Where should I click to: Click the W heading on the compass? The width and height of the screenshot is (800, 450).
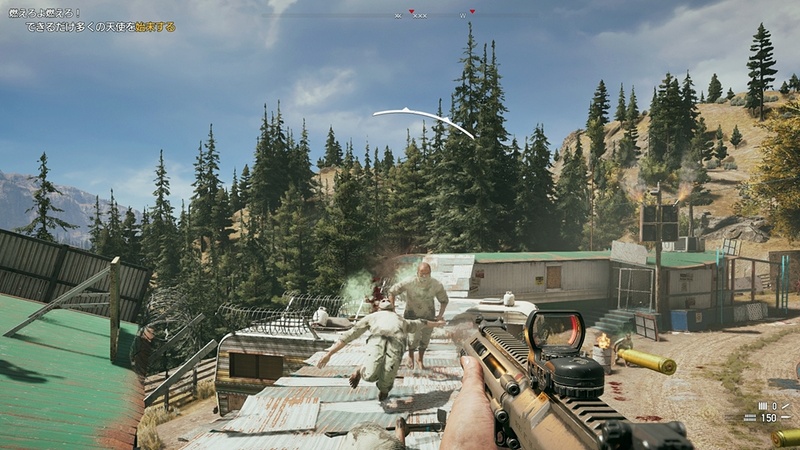[463, 16]
